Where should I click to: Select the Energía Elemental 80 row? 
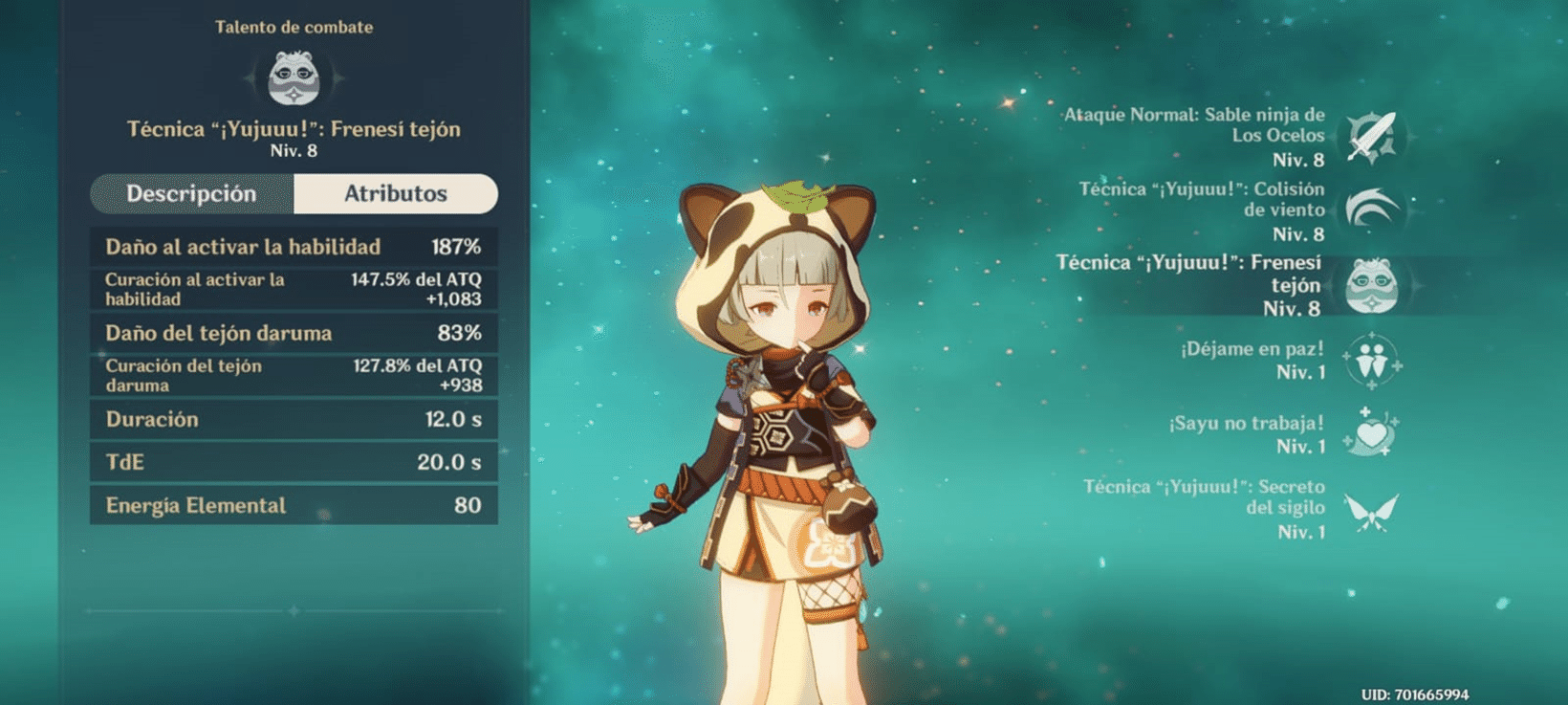tap(292, 504)
